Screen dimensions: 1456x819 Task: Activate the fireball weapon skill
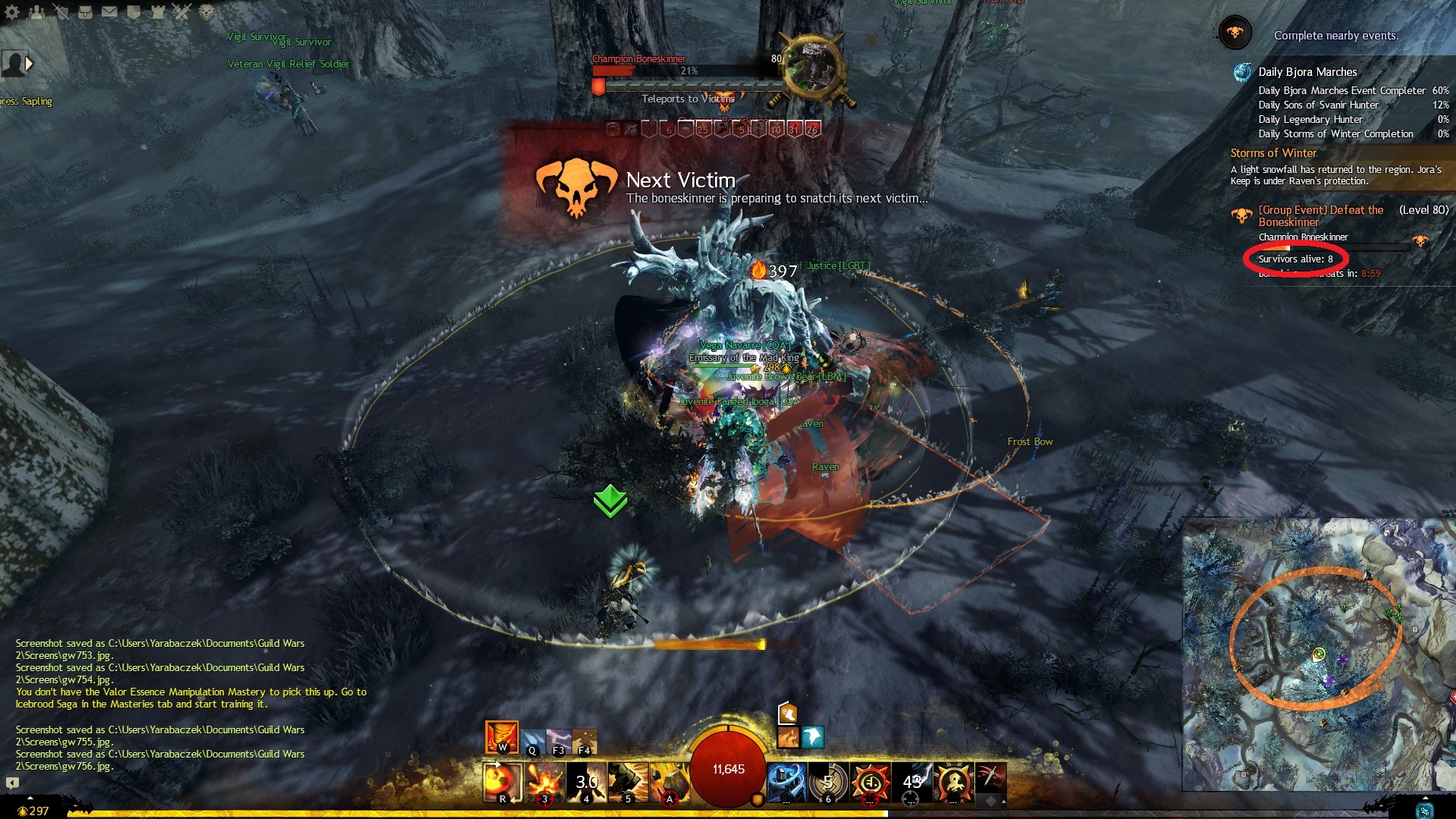pyautogui.click(x=502, y=782)
